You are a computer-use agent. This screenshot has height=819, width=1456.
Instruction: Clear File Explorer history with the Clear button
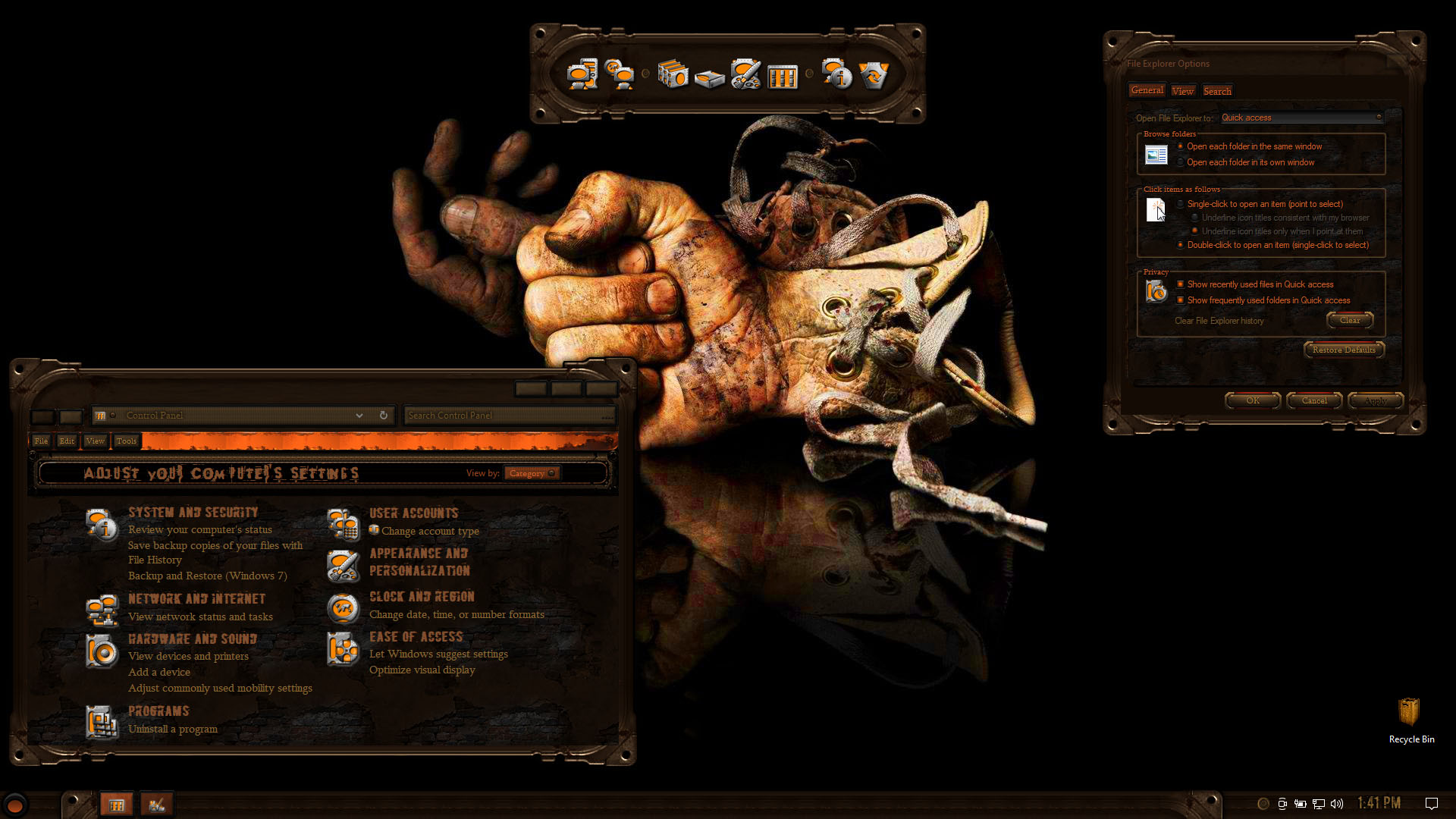(1350, 320)
